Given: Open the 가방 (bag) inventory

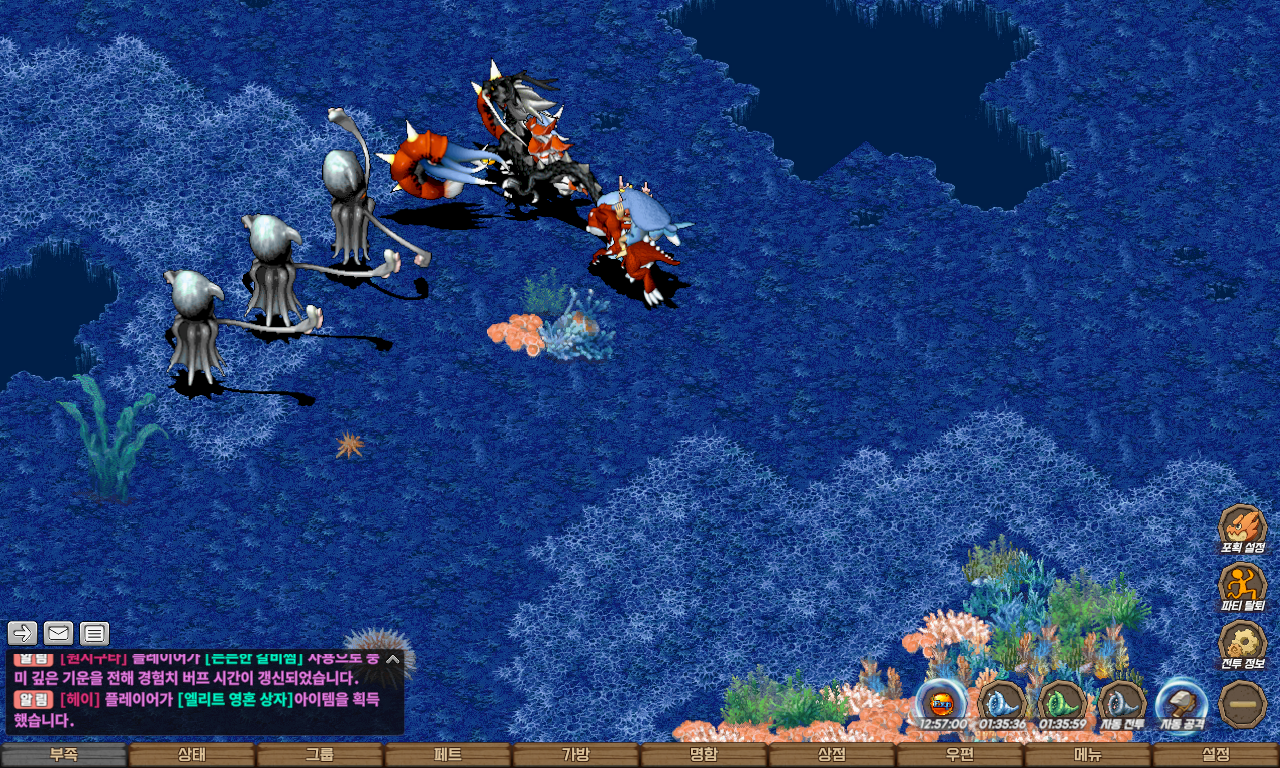Looking at the screenshot, I should click(576, 755).
